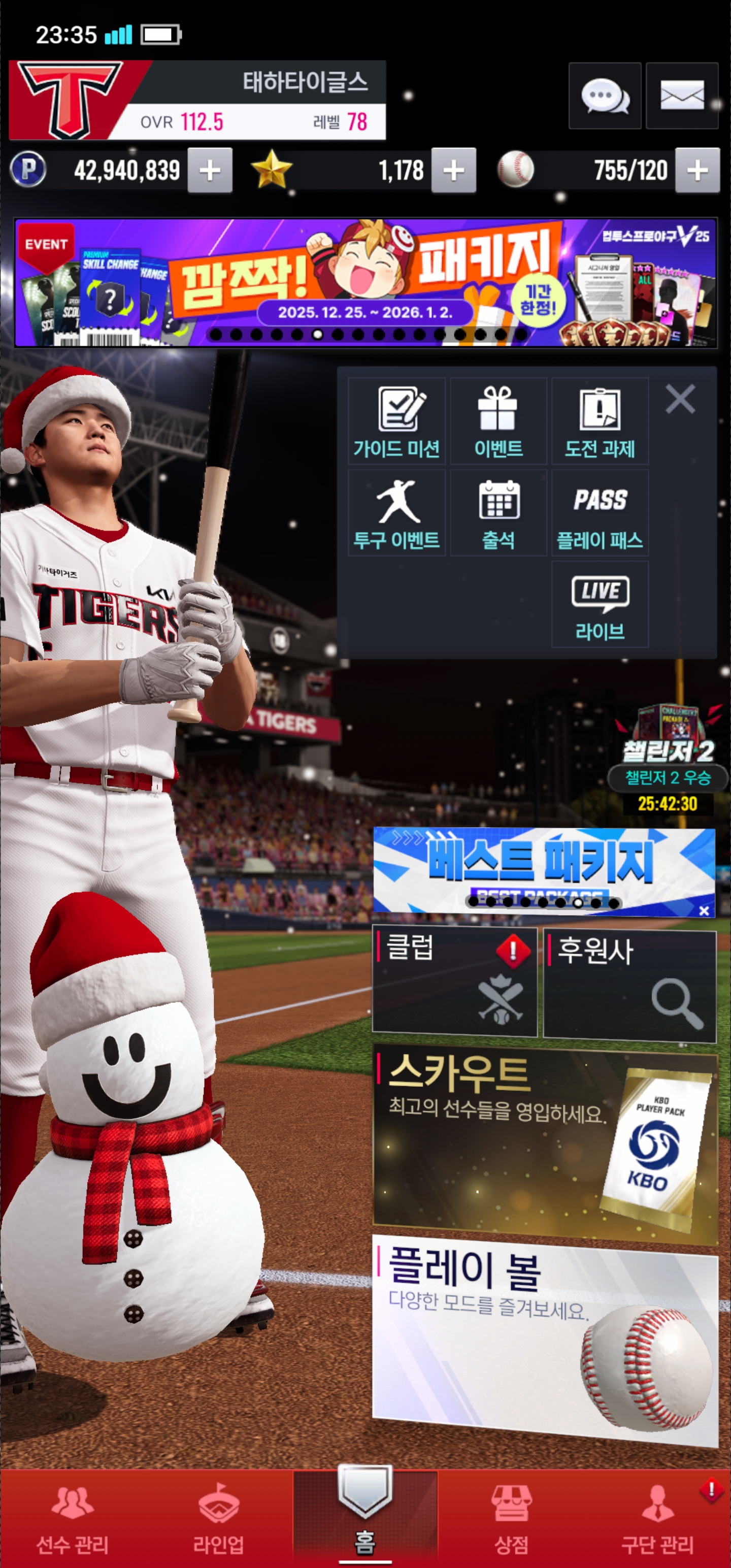Screen dimensions: 731x1568
Task: Open the 후원사 sponsor panel
Action: click(629, 984)
